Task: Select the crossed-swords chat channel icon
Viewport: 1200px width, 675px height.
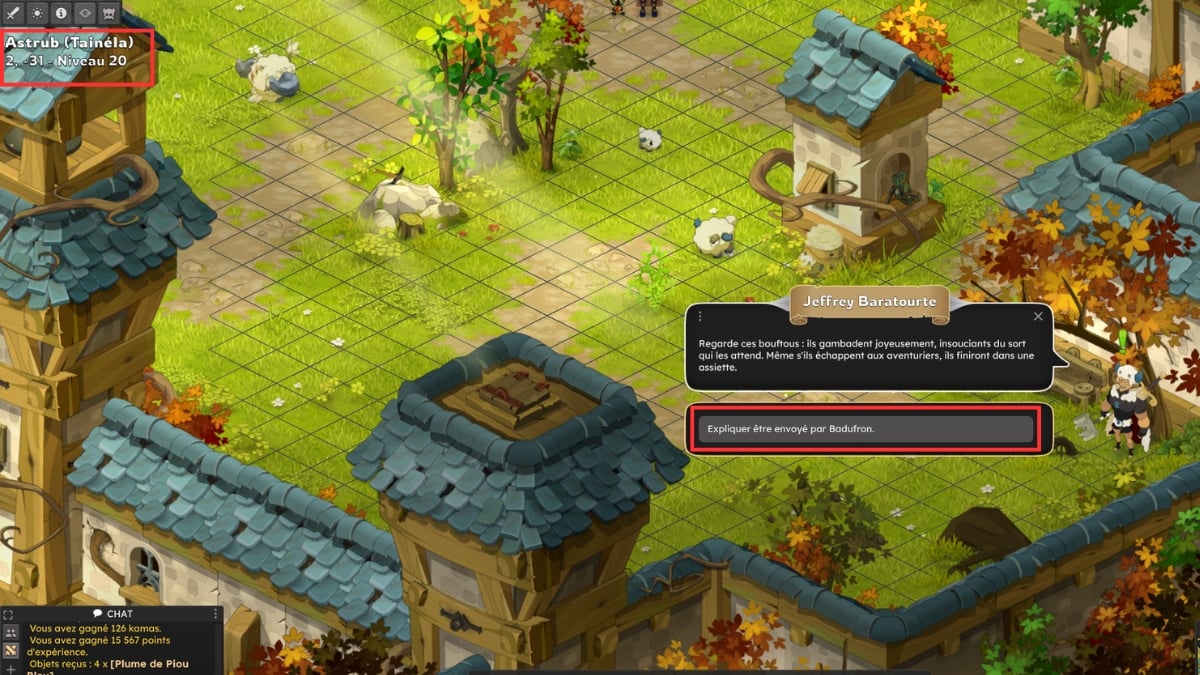Action: coord(10,651)
